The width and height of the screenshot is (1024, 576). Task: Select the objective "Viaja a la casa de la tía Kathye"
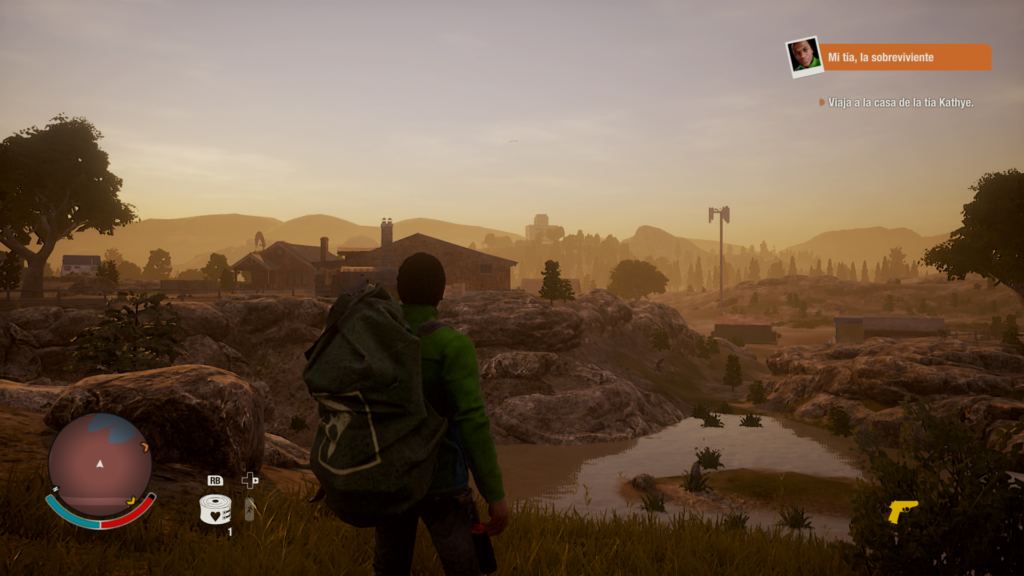click(x=900, y=102)
